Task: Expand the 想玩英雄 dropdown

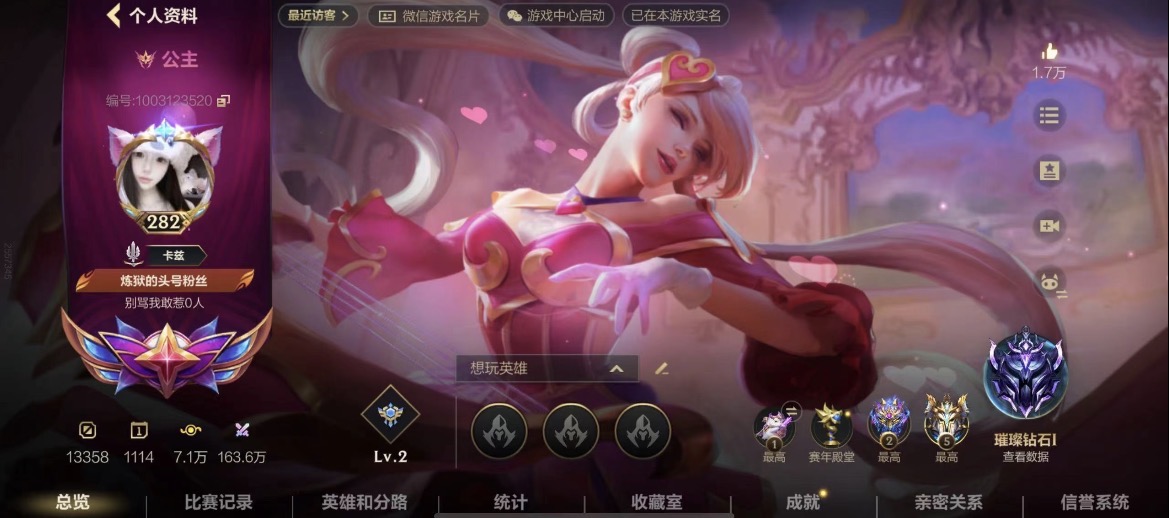Action: point(616,368)
